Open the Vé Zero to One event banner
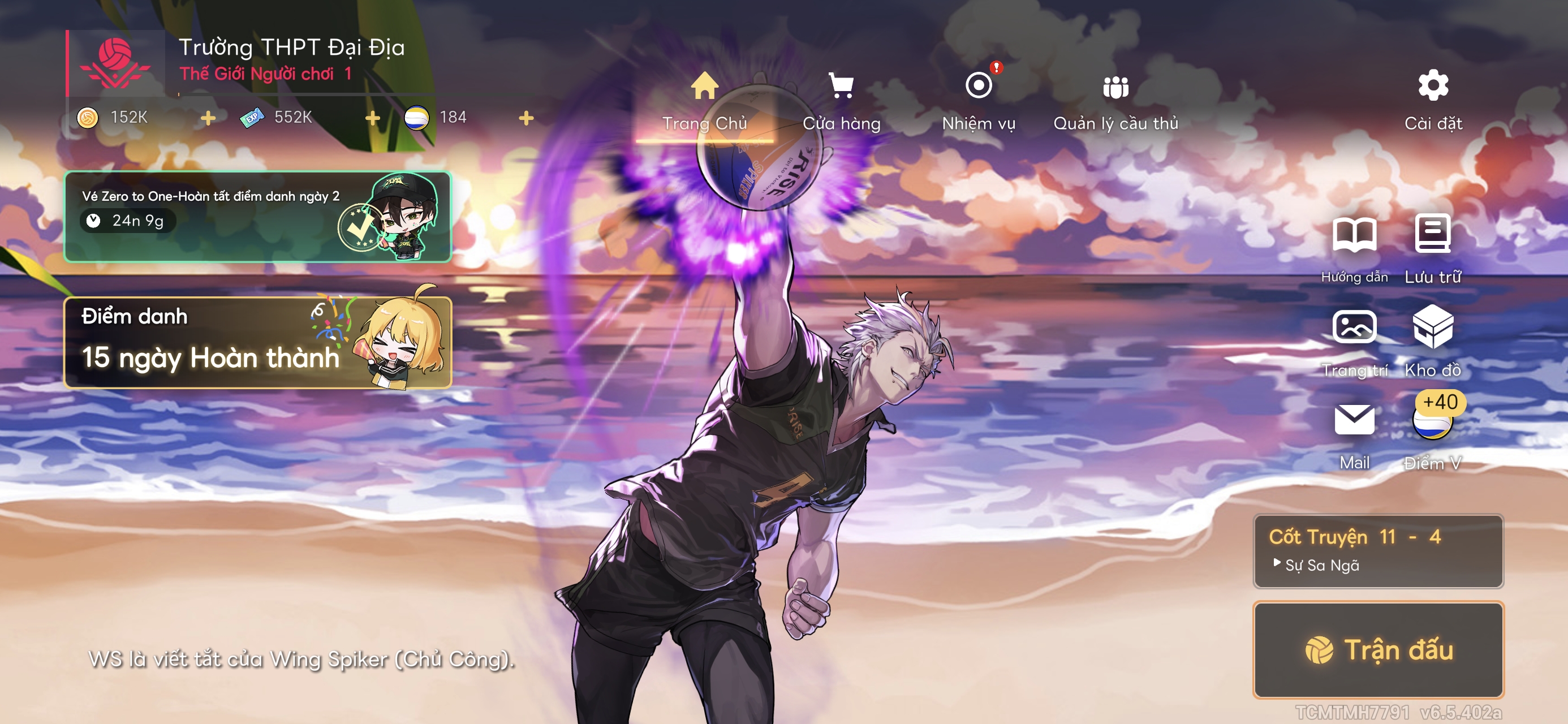Viewport: 1568px width, 724px height. tap(257, 217)
